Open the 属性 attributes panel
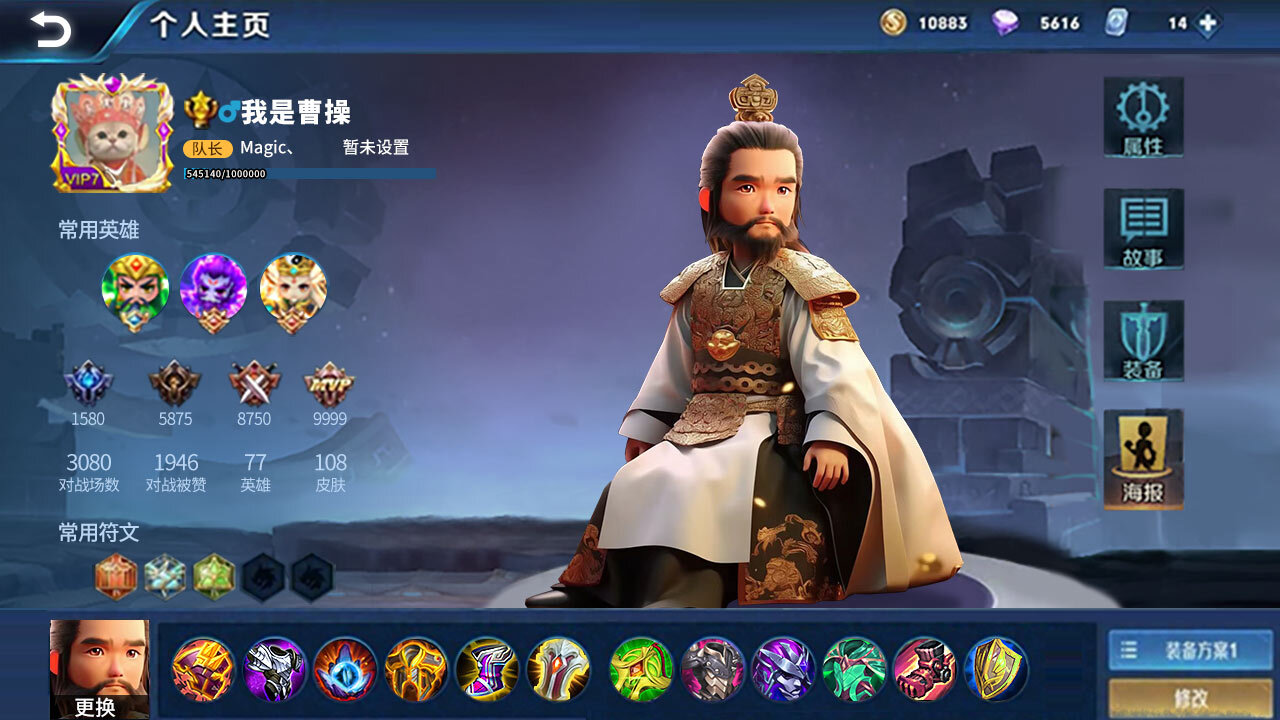The image size is (1280, 720). (x=1143, y=118)
